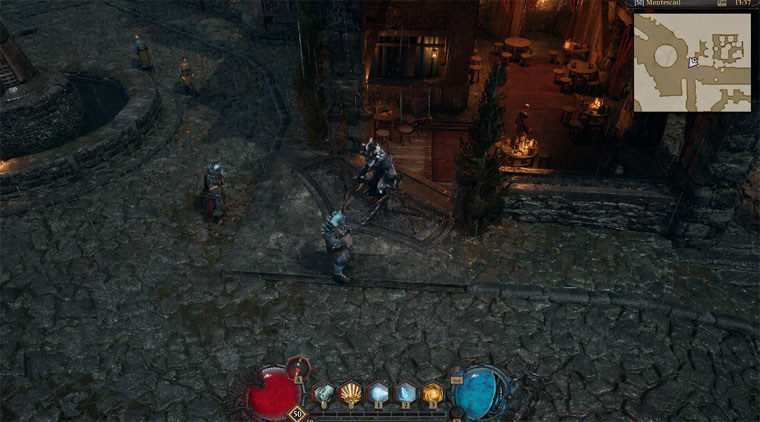Open the Montescail minimap
Screen dimensions: 760x422
coord(692,61)
